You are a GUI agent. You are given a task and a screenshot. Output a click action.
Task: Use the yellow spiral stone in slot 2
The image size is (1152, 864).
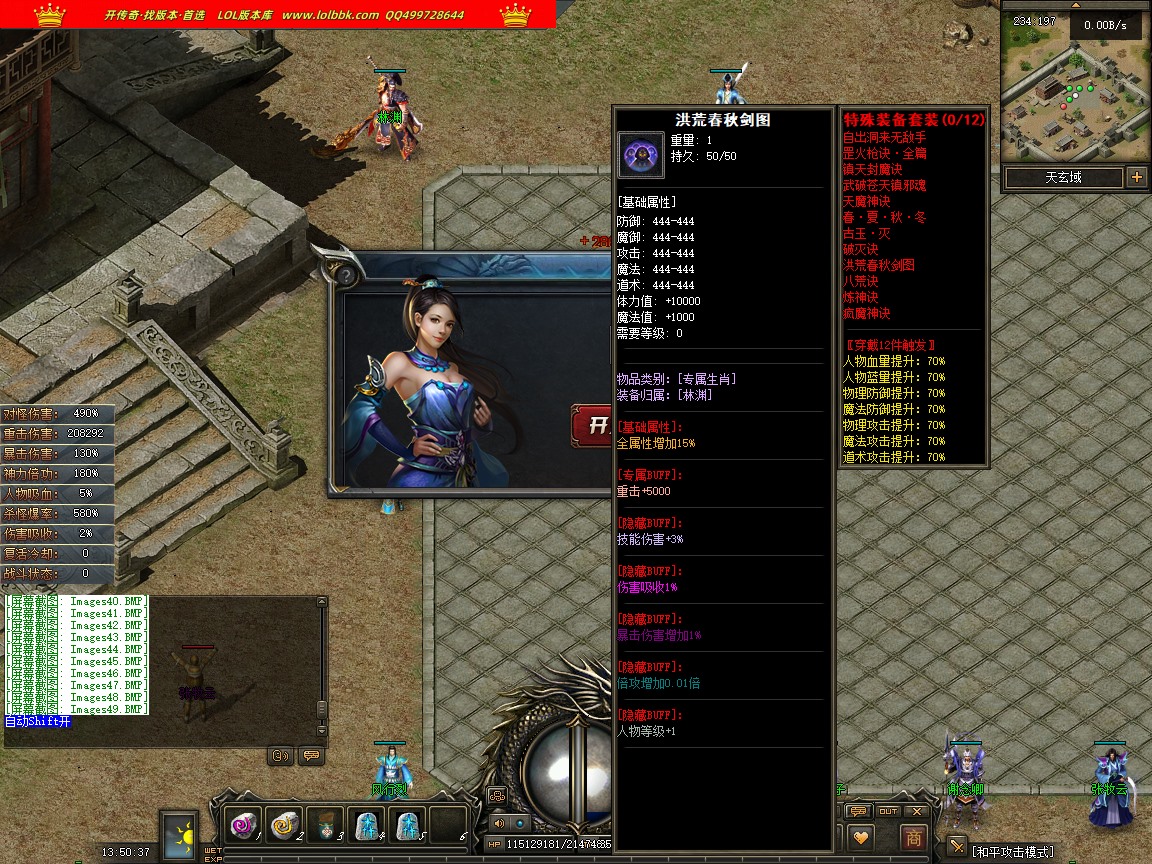tap(284, 825)
